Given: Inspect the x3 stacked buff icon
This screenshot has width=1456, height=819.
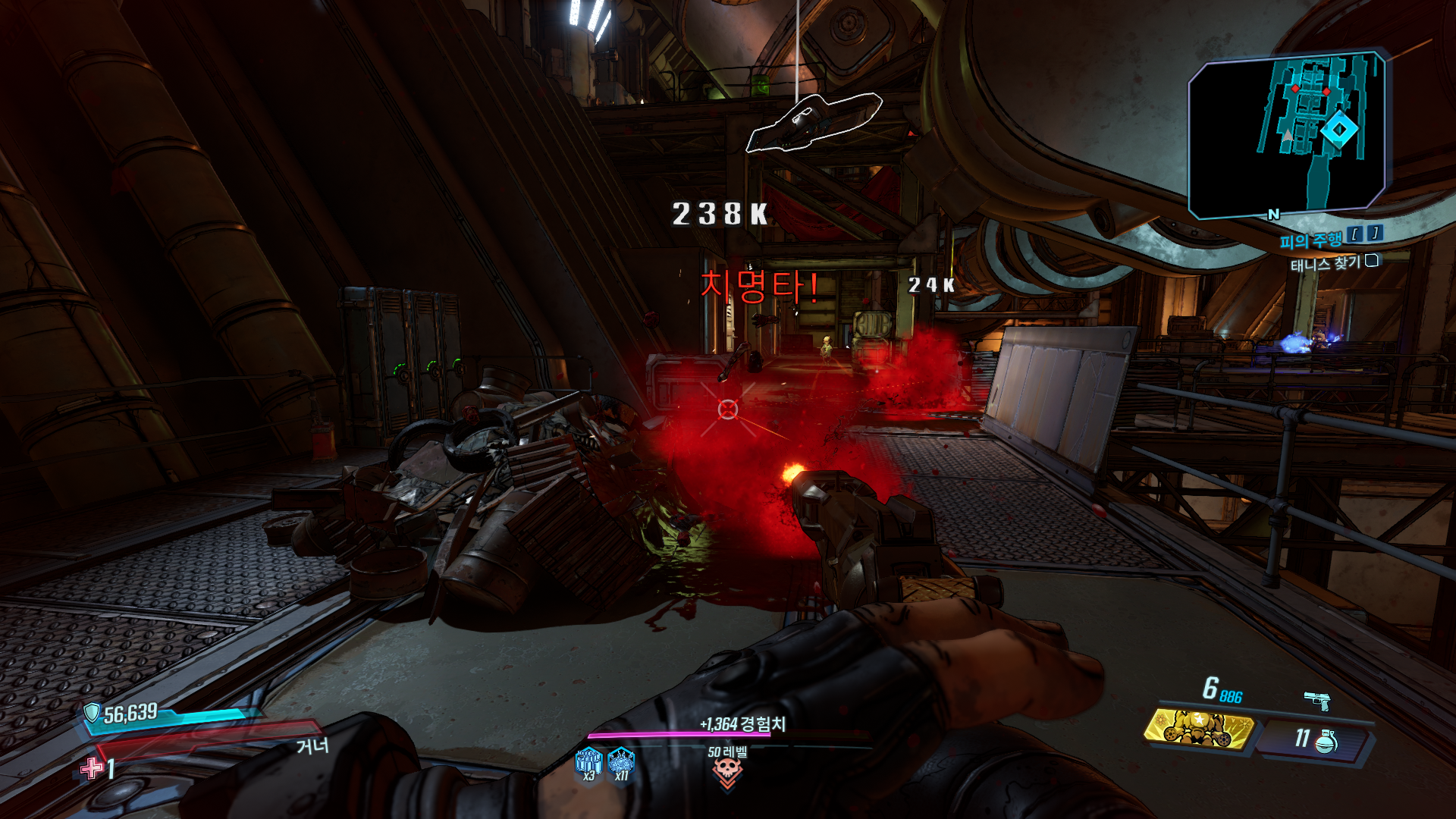Looking at the screenshot, I should pyautogui.click(x=589, y=761).
